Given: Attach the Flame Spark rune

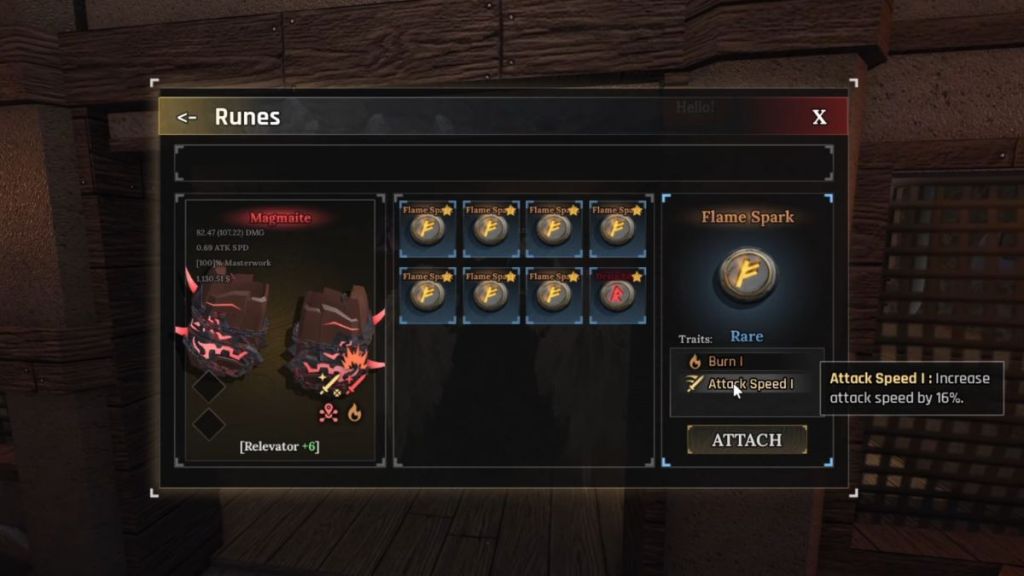Looking at the screenshot, I should (746, 440).
